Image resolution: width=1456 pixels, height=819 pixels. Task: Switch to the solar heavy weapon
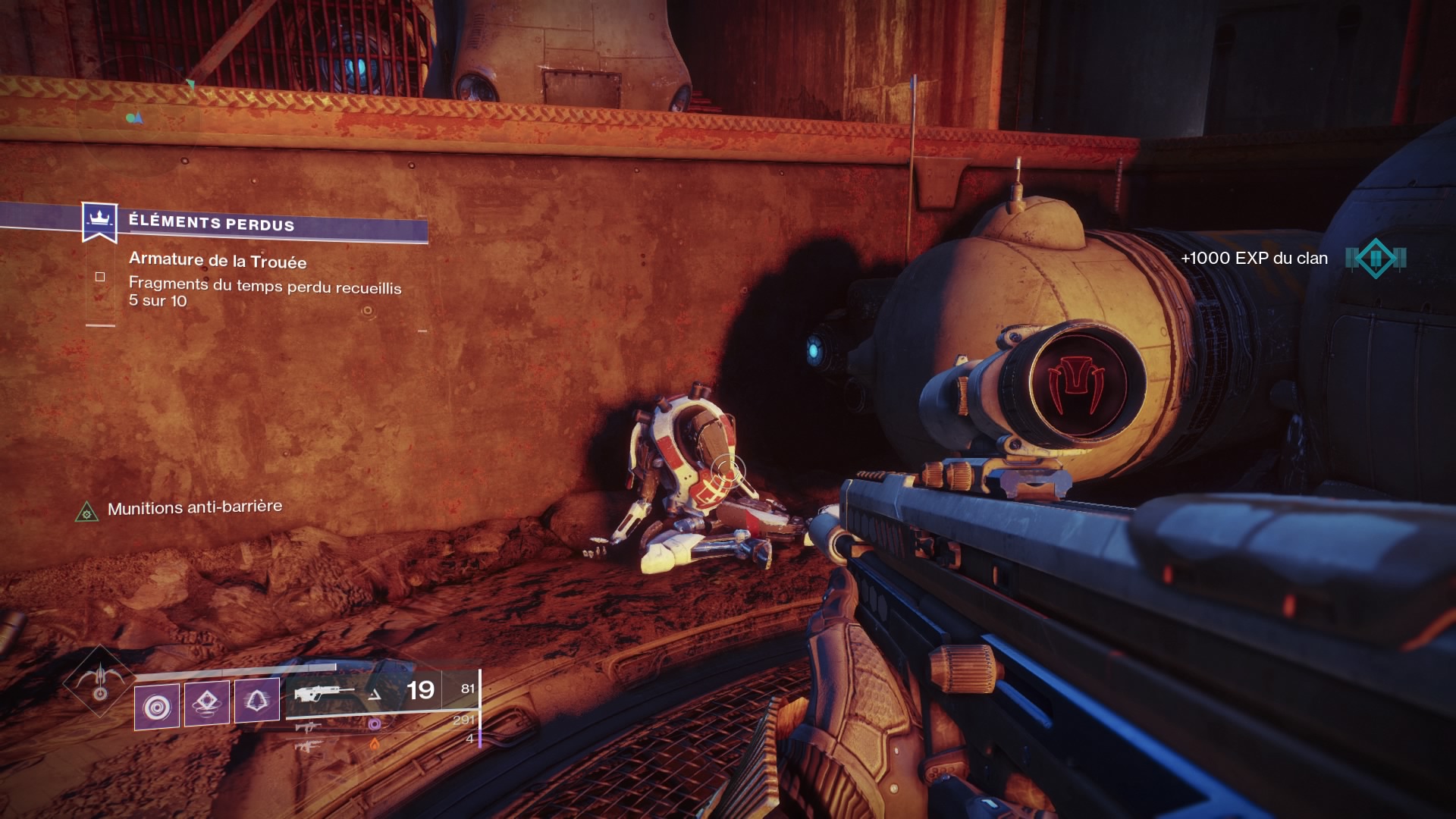point(309,746)
